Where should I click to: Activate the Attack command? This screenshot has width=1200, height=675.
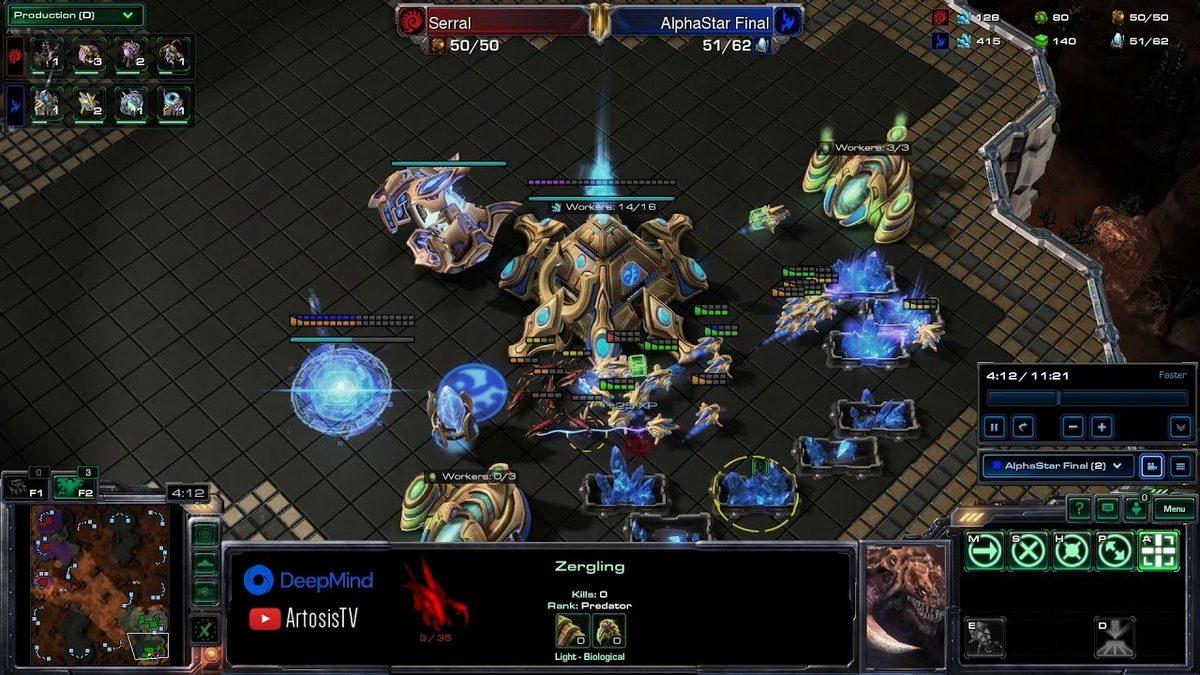tap(1158, 551)
